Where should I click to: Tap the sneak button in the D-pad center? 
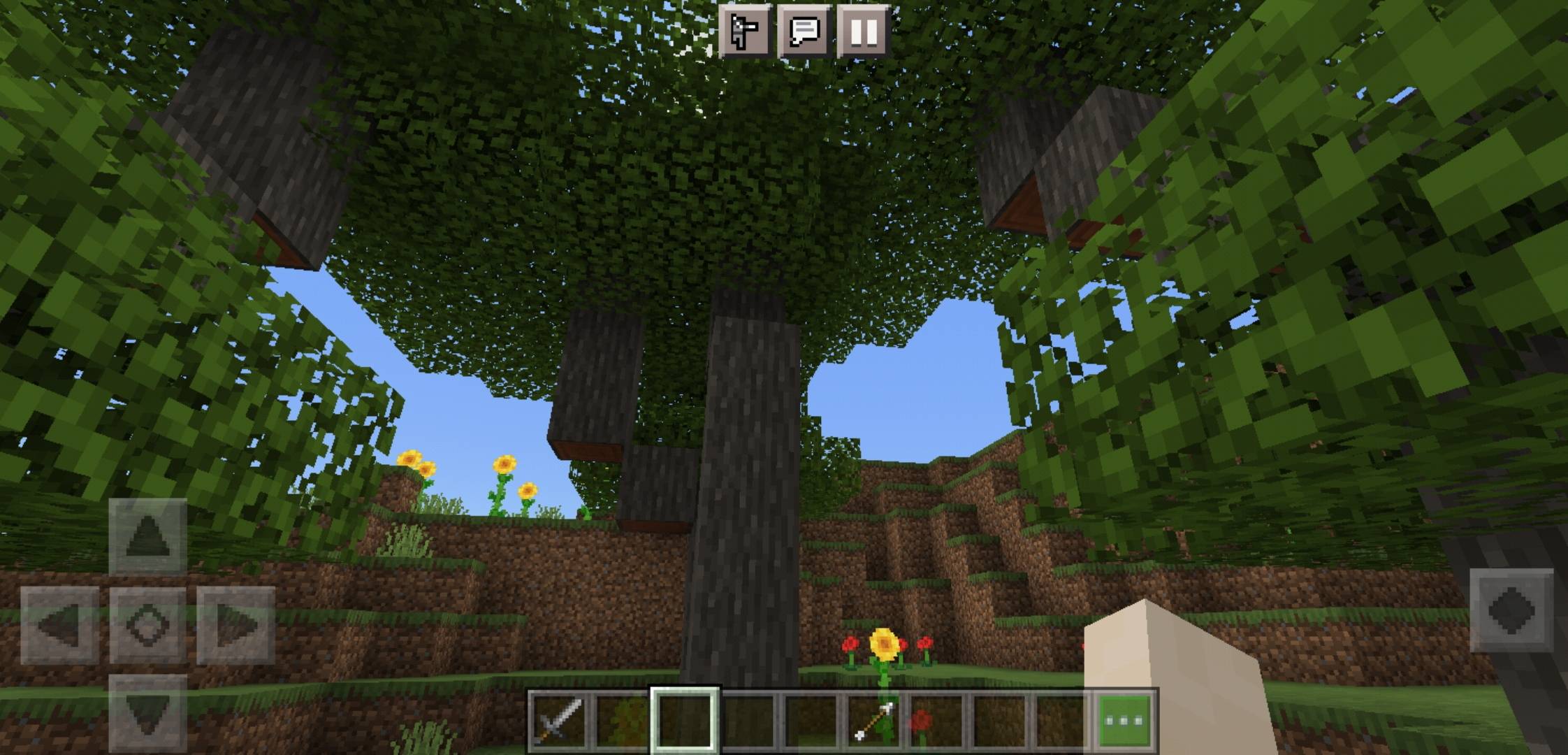147,624
